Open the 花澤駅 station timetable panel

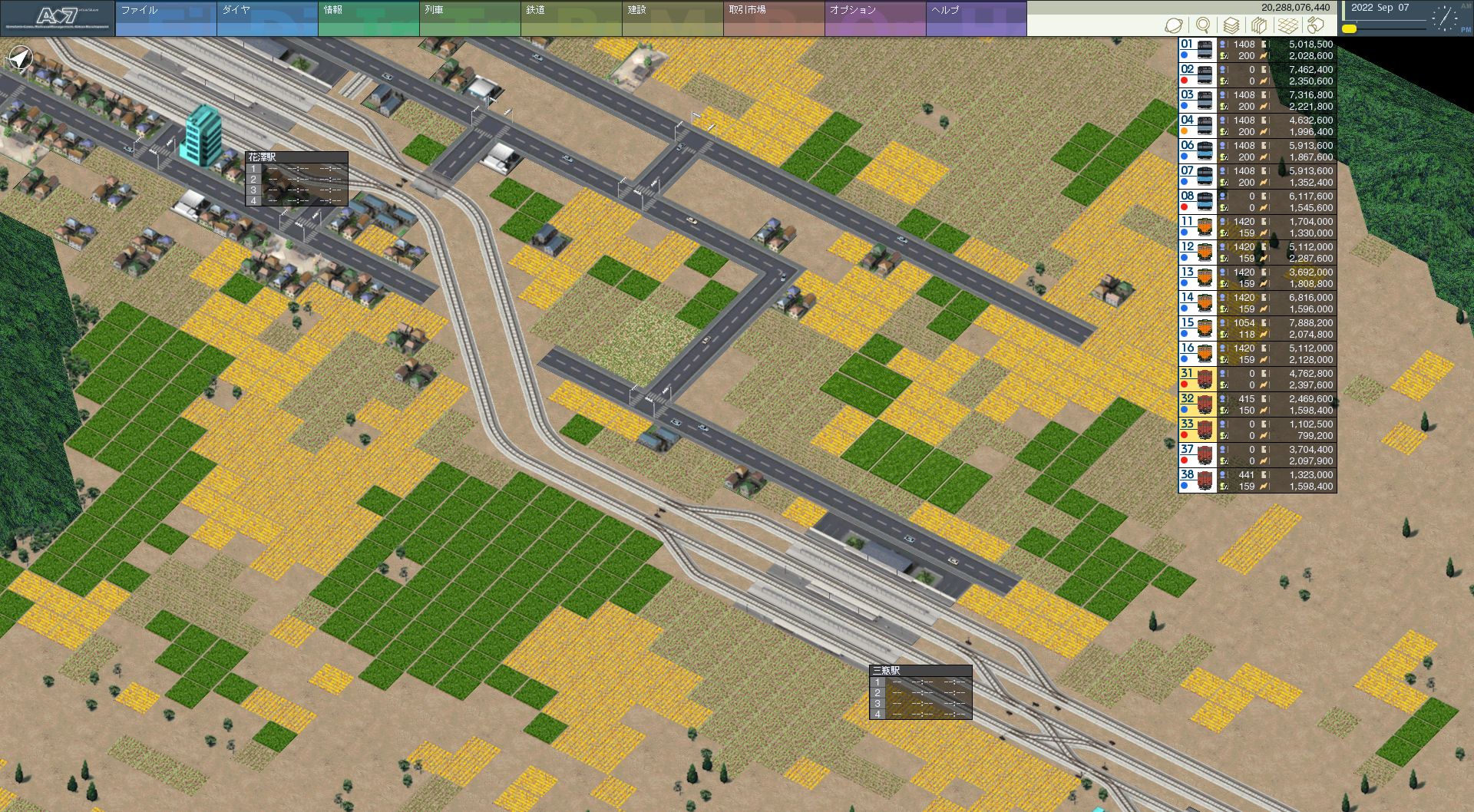[296, 179]
